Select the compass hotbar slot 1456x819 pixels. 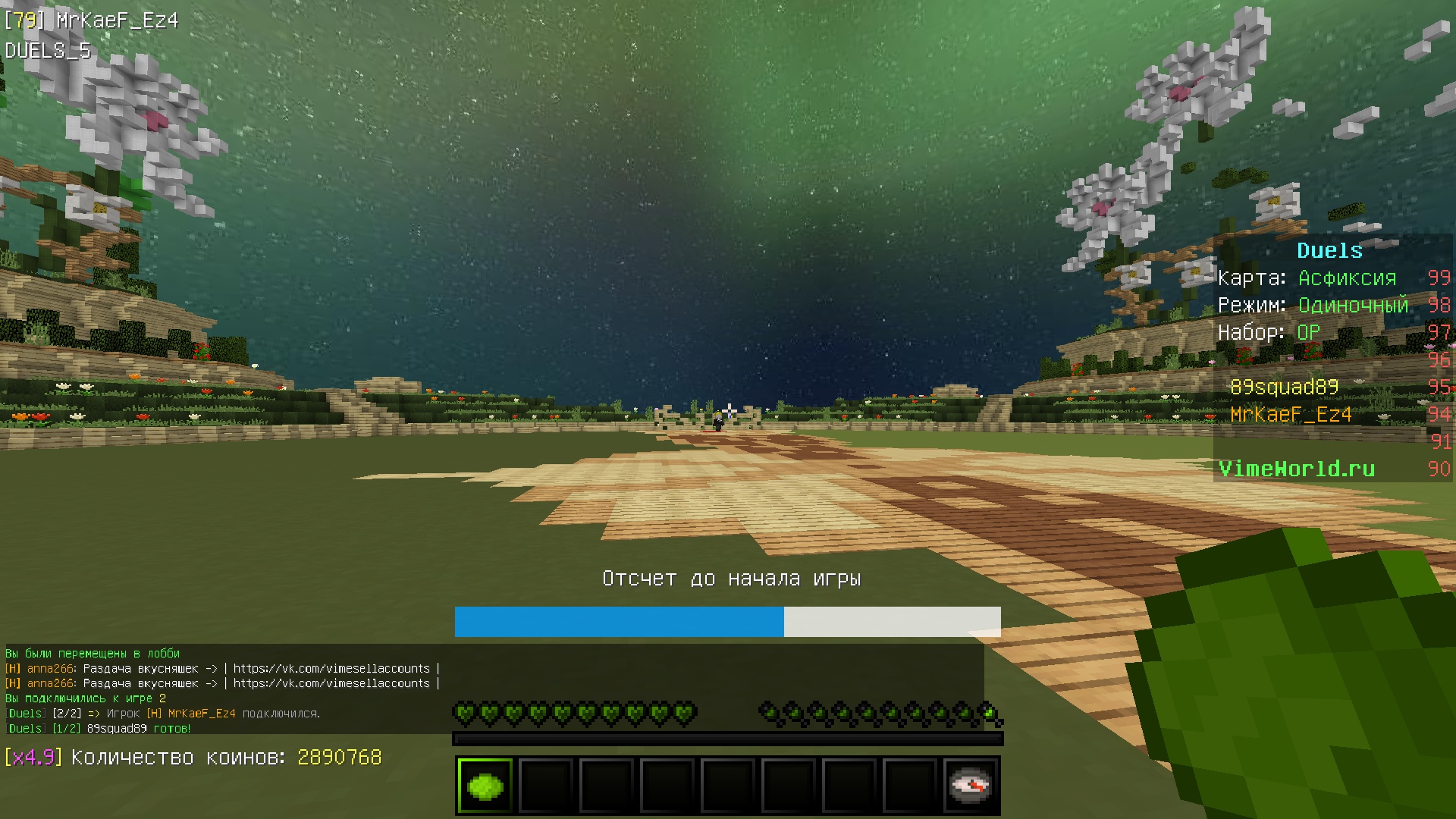click(970, 786)
